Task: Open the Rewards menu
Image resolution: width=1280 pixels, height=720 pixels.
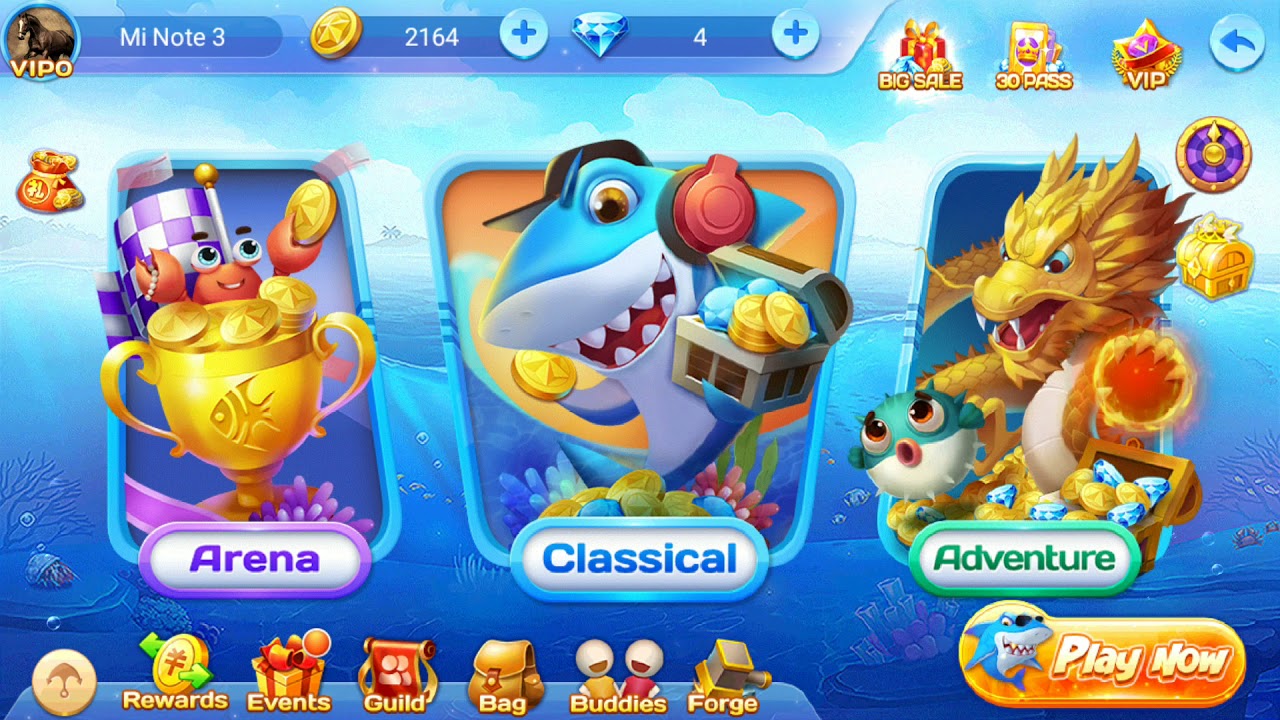Action: click(x=175, y=672)
